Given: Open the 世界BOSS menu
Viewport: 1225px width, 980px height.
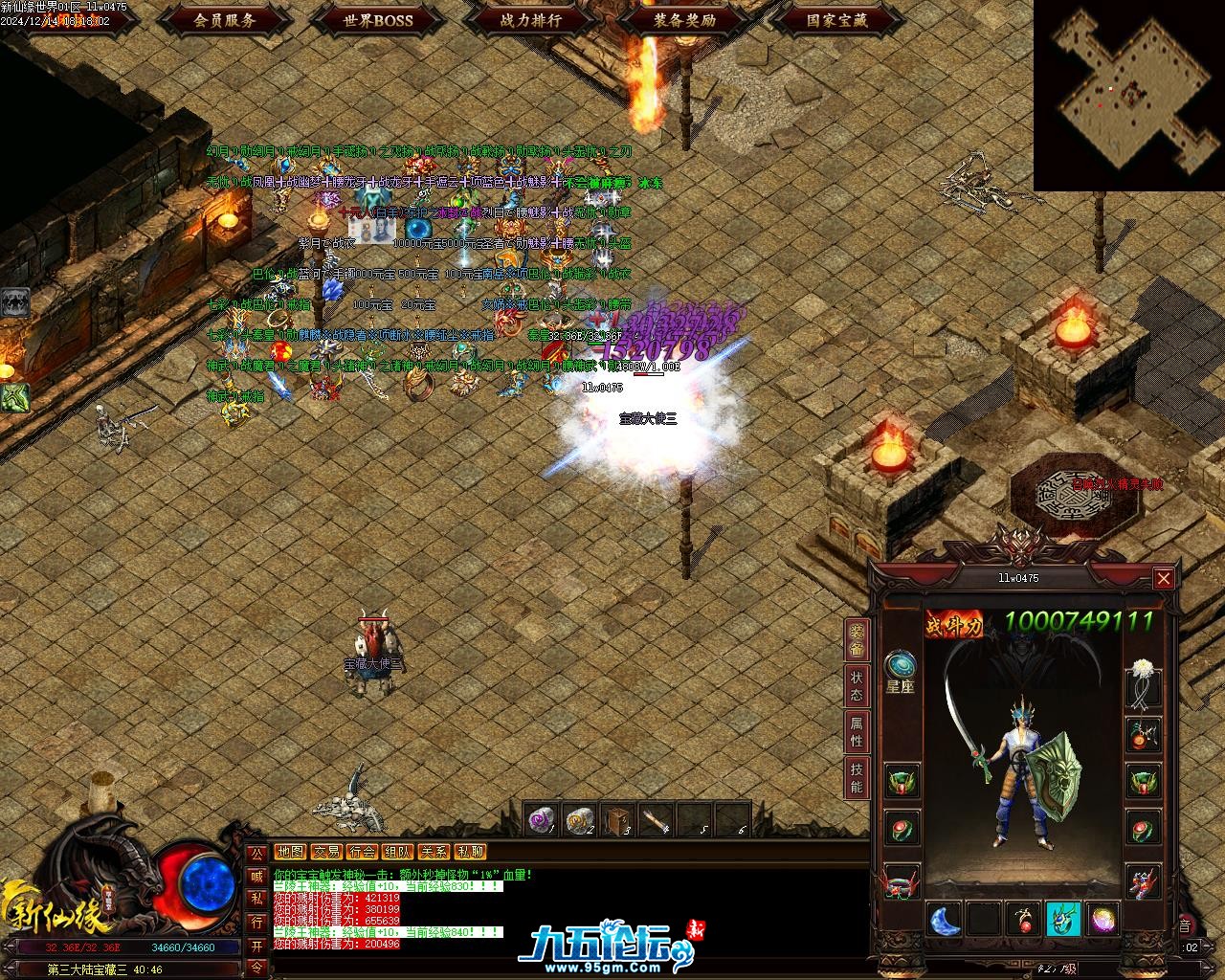Looking at the screenshot, I should pyautogui.click(x=378, y=19).
